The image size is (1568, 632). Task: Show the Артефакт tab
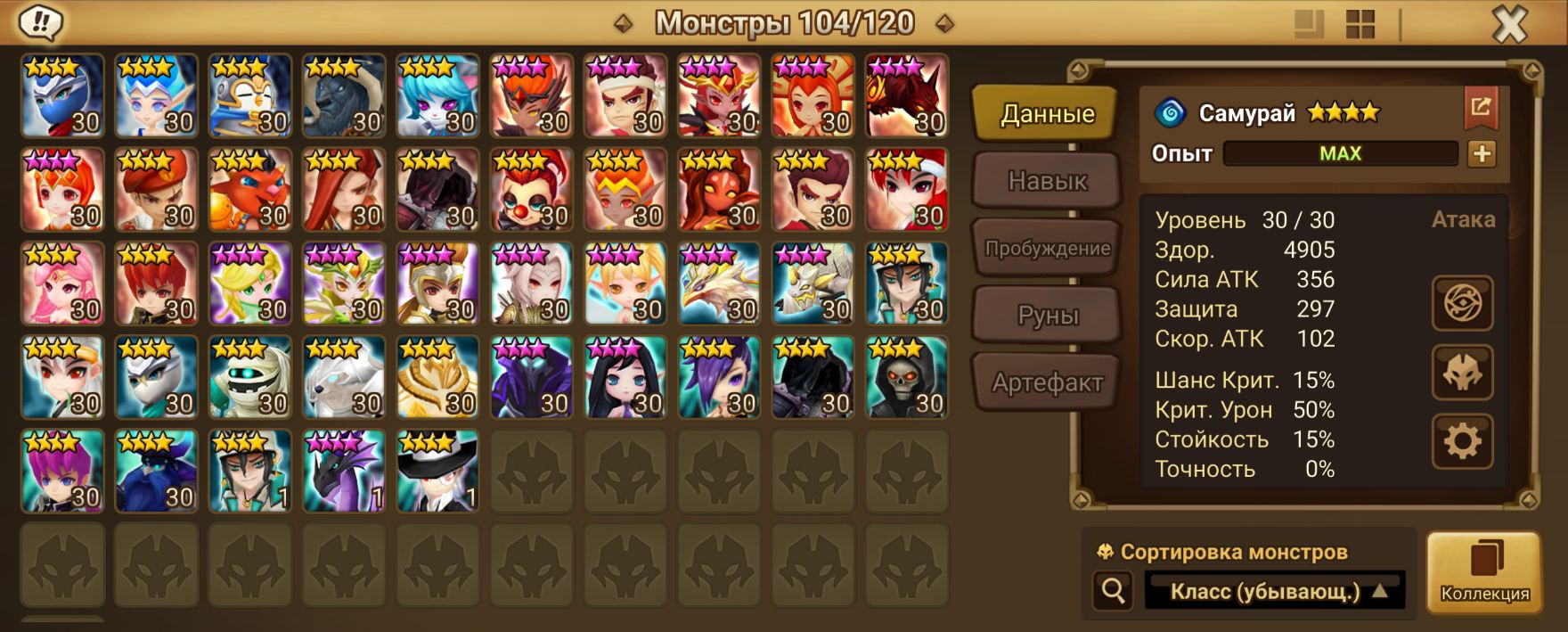coord(1047,383)
